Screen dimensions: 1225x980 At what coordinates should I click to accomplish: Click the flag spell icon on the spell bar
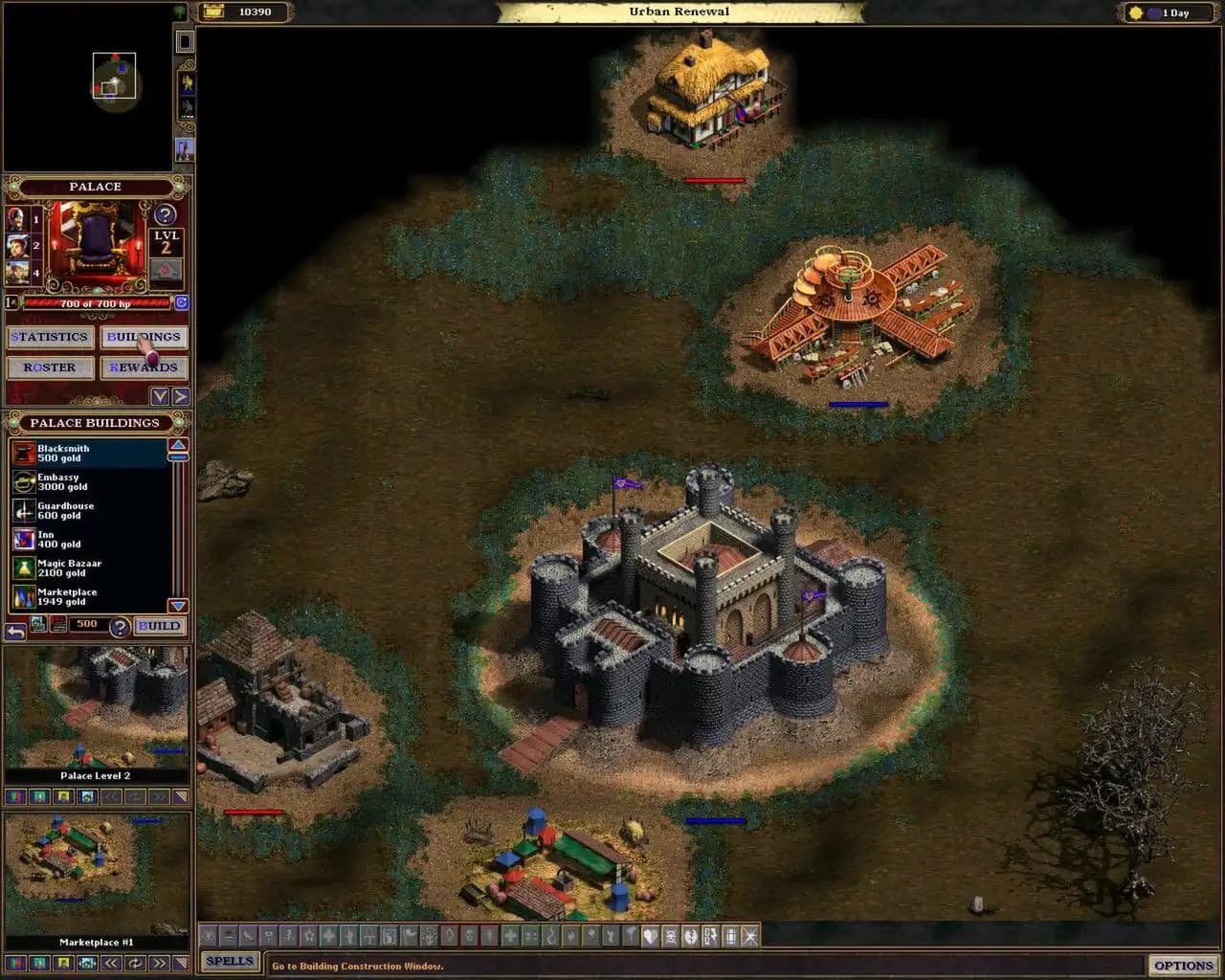411,938
